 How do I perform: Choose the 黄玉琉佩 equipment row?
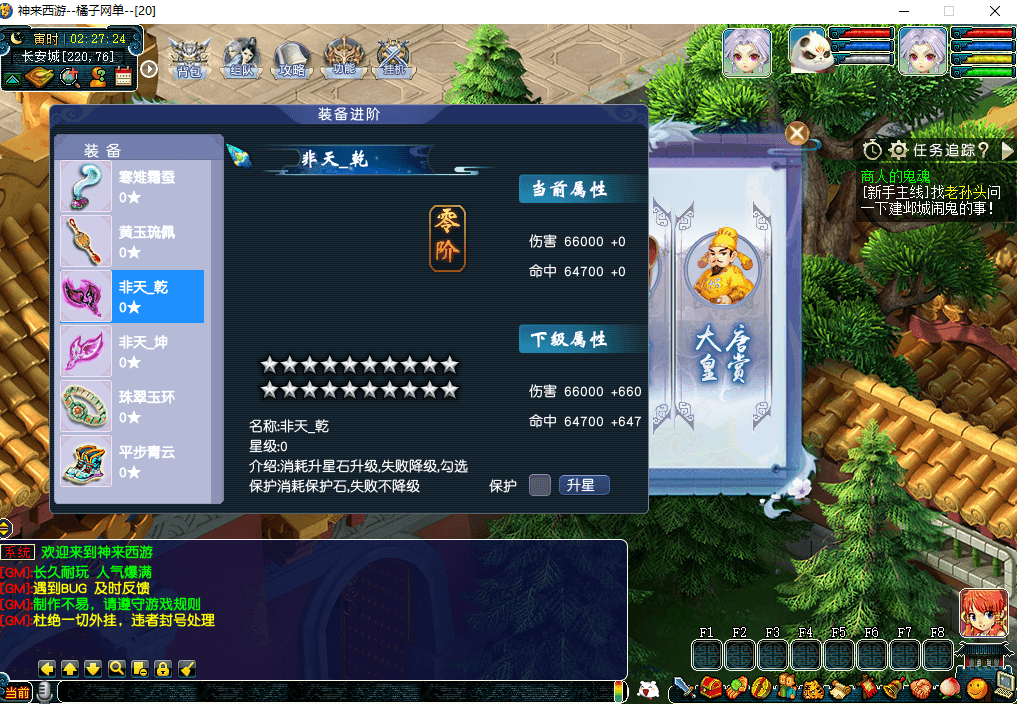point(132,241)
